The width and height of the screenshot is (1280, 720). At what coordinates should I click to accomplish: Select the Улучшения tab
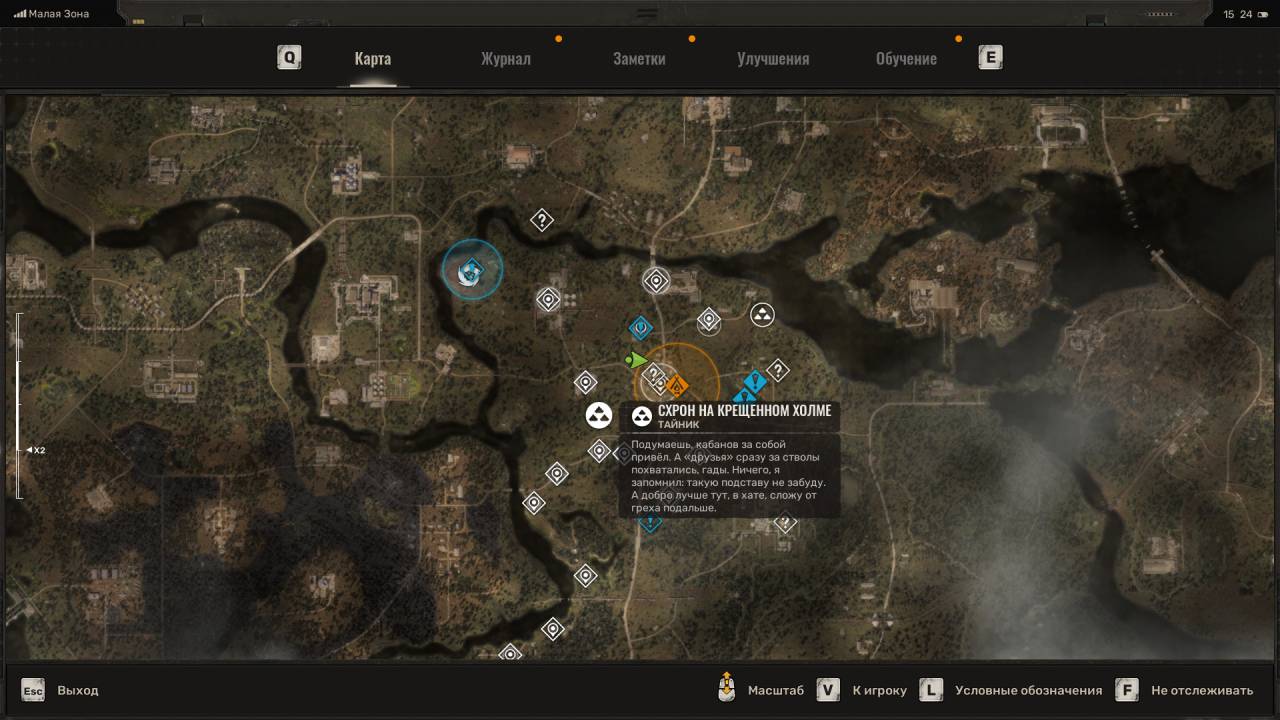click(773, 58)
